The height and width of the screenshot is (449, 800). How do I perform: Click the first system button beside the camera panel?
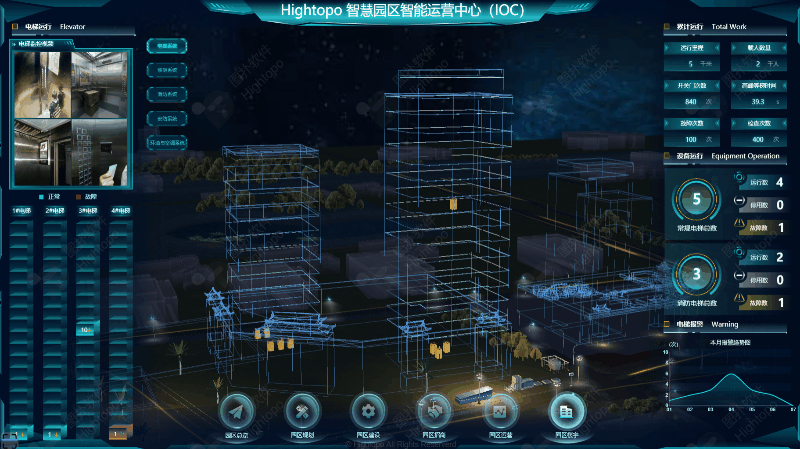[x=166, y=46]
